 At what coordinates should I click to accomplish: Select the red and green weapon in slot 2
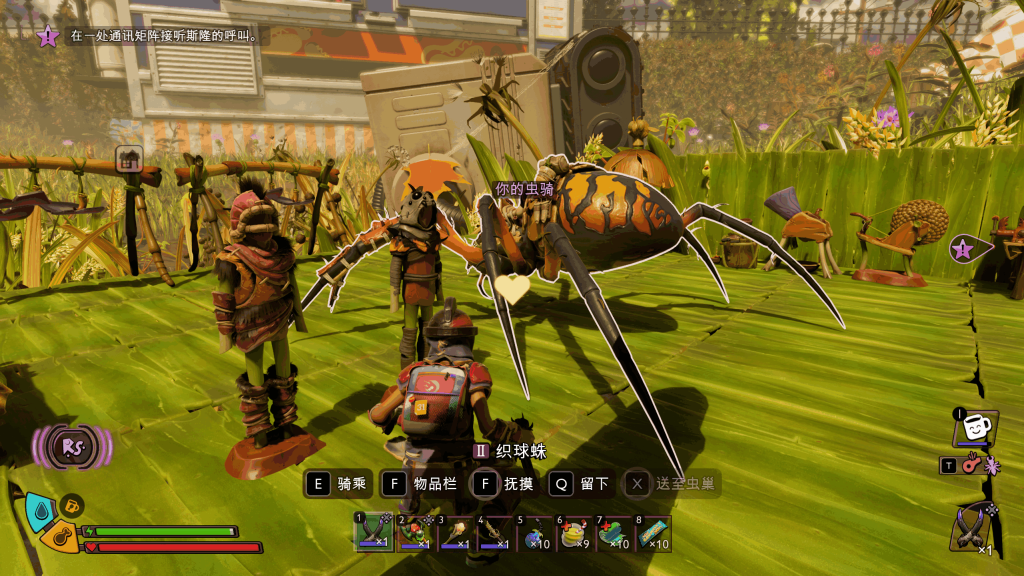tap(414, 532)
